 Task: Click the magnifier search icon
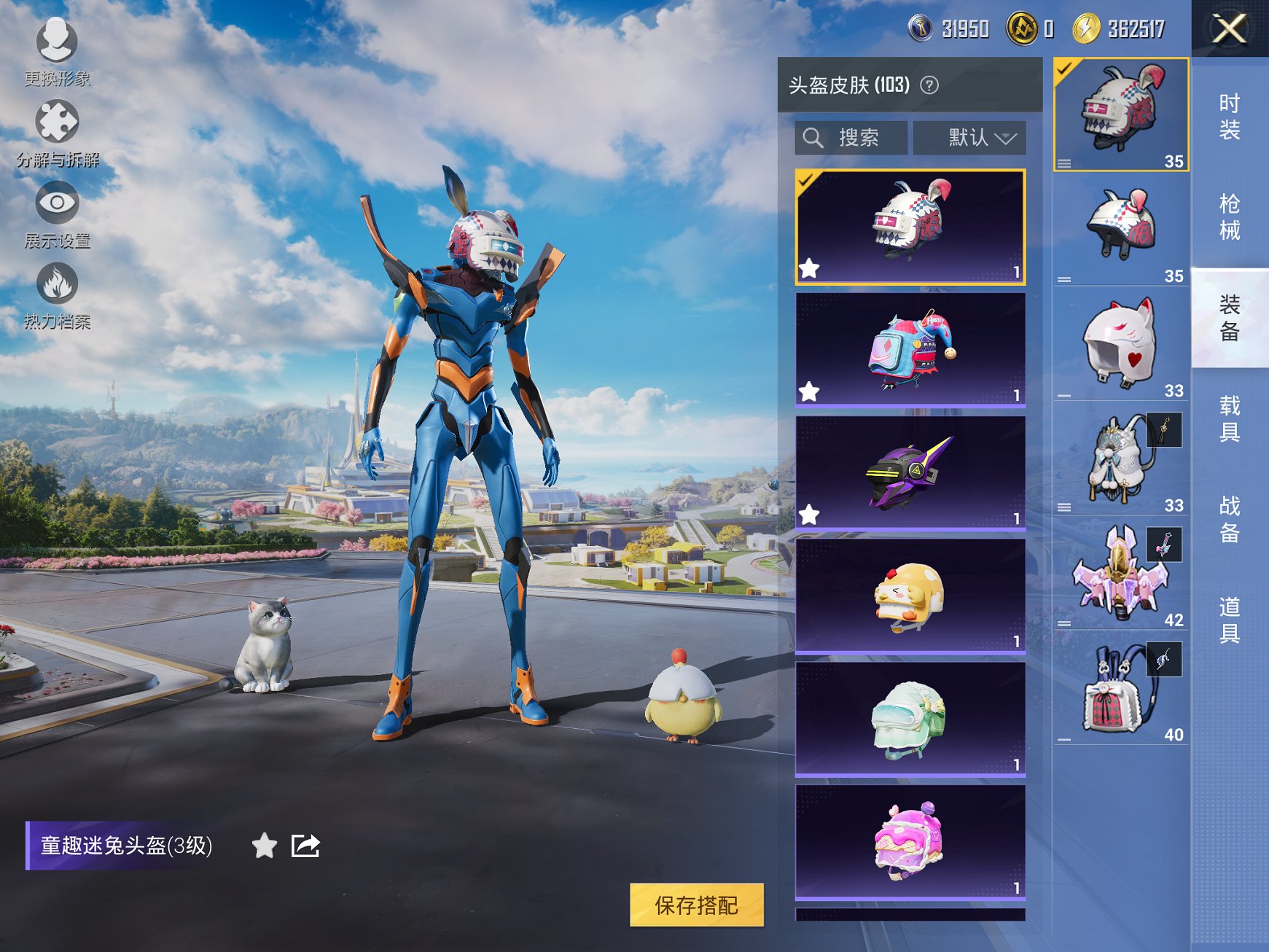pyautogui.click(x=813, y=137)
